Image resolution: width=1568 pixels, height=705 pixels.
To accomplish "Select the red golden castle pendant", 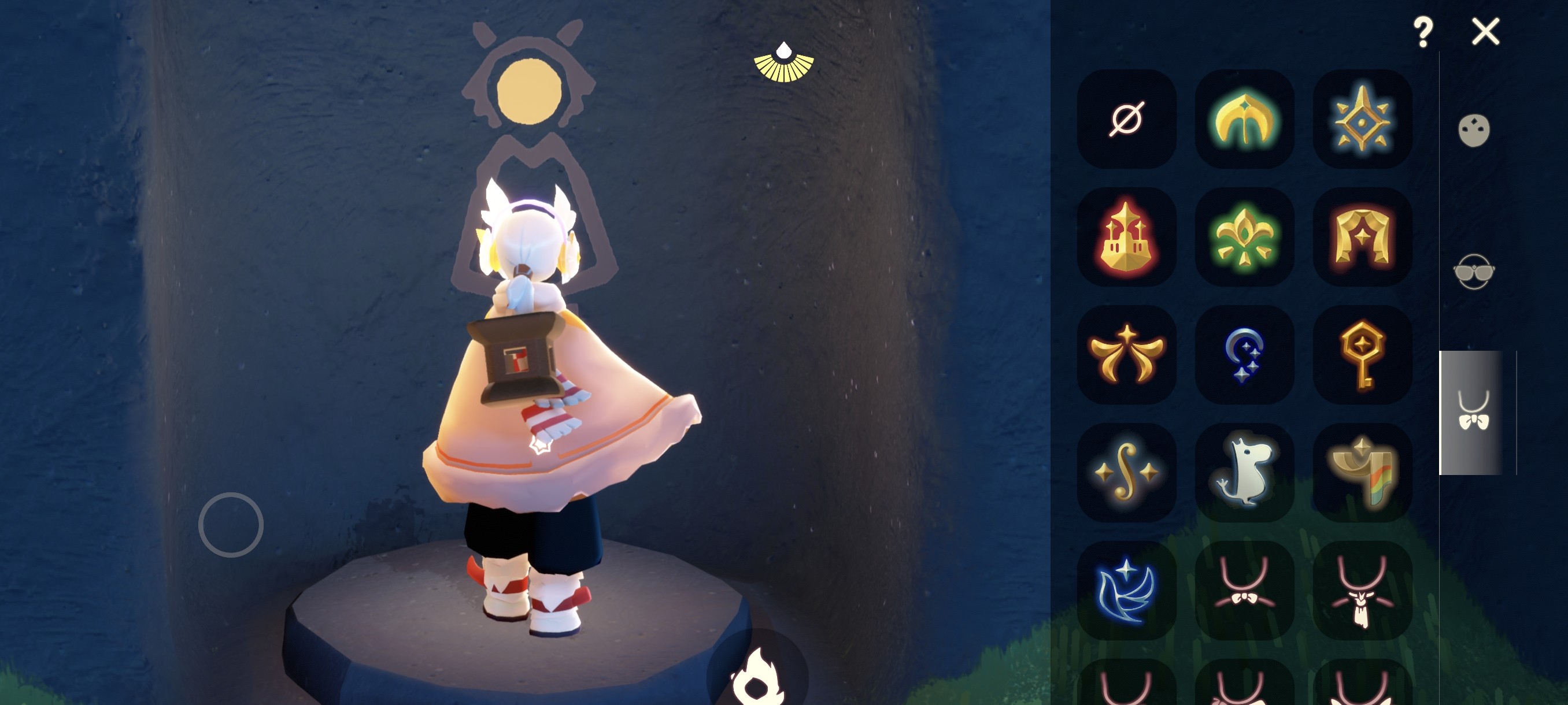I will 1126,236.
